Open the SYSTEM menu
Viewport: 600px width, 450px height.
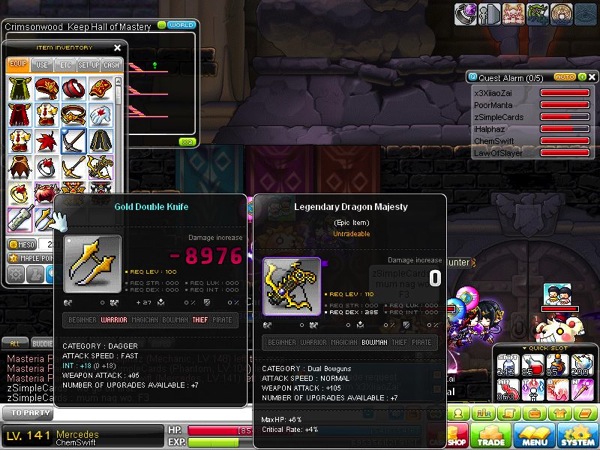point(577,435)
